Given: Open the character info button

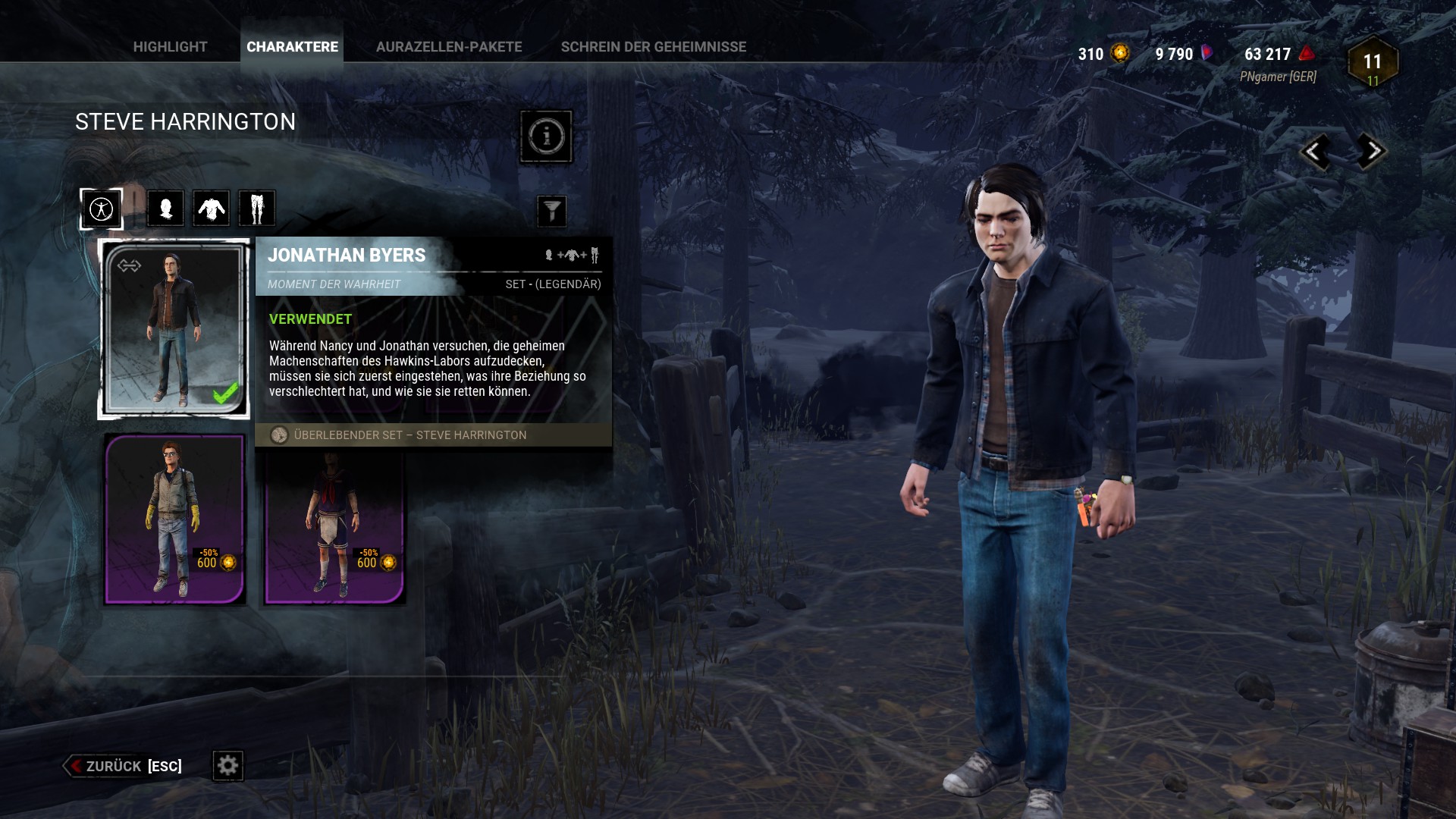Looking at the screenshot, I should 546,136.
